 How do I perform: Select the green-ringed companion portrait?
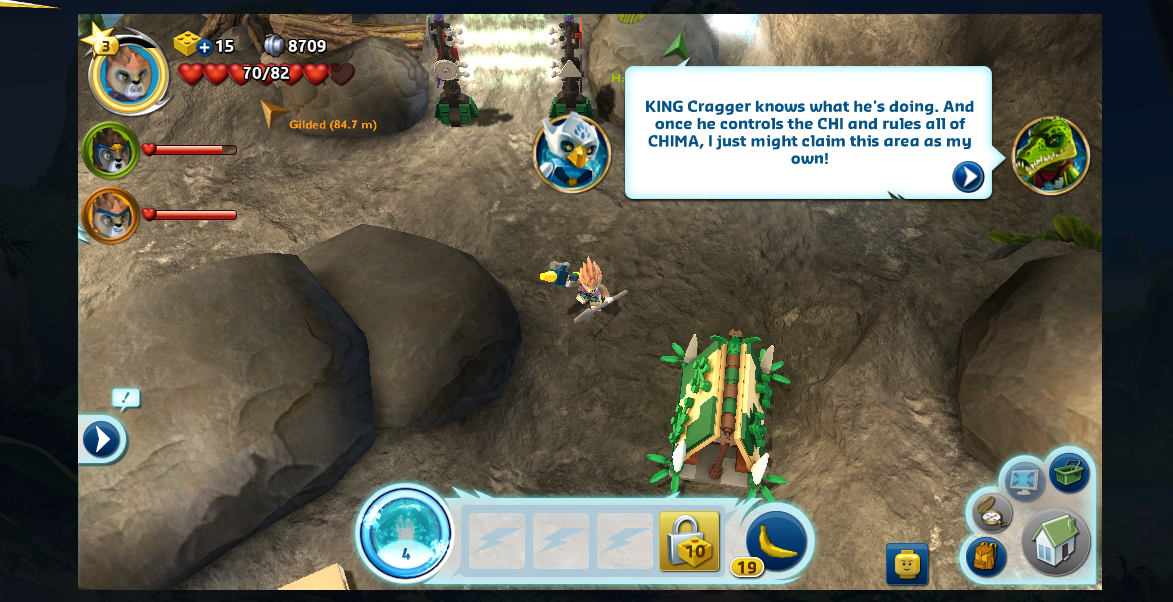(110, 150)
